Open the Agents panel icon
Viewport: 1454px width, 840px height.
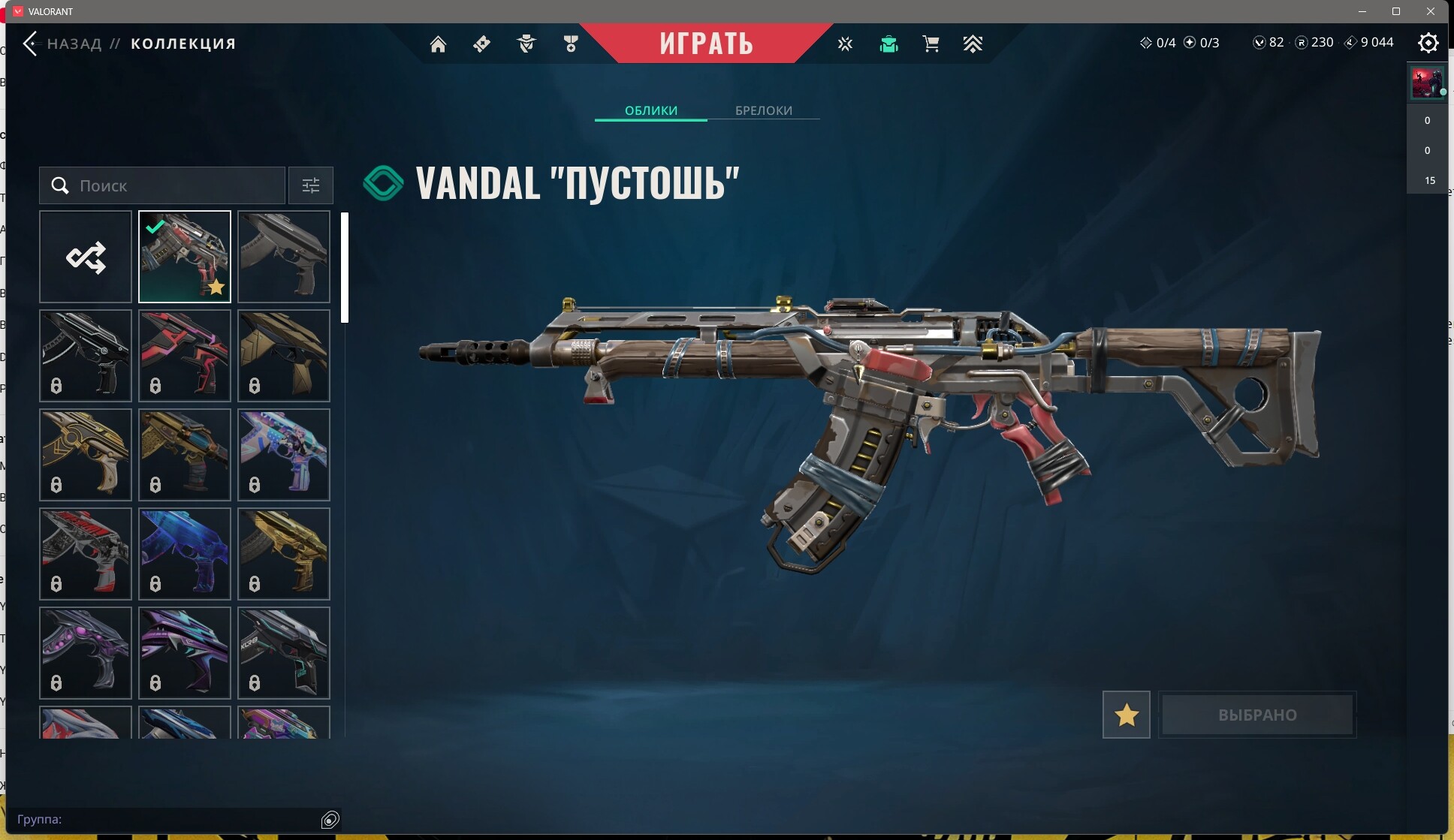[x=526, y=44]
